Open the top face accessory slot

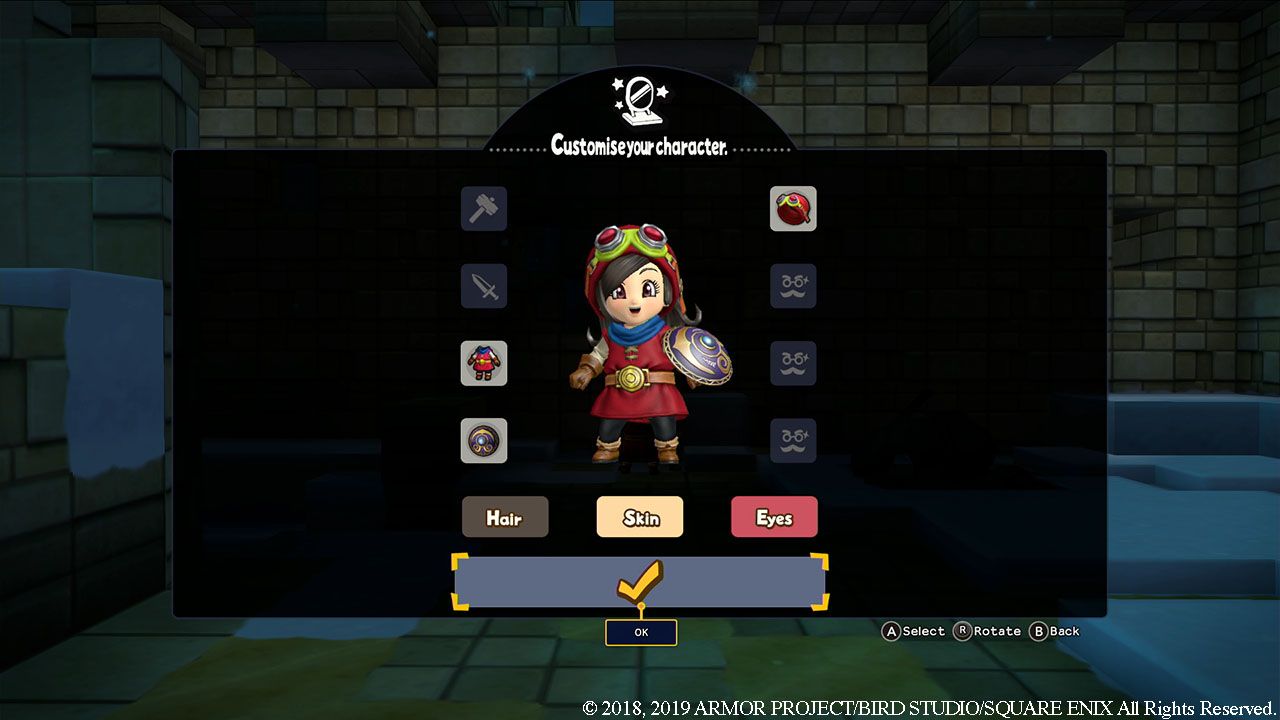click(793, 287)
